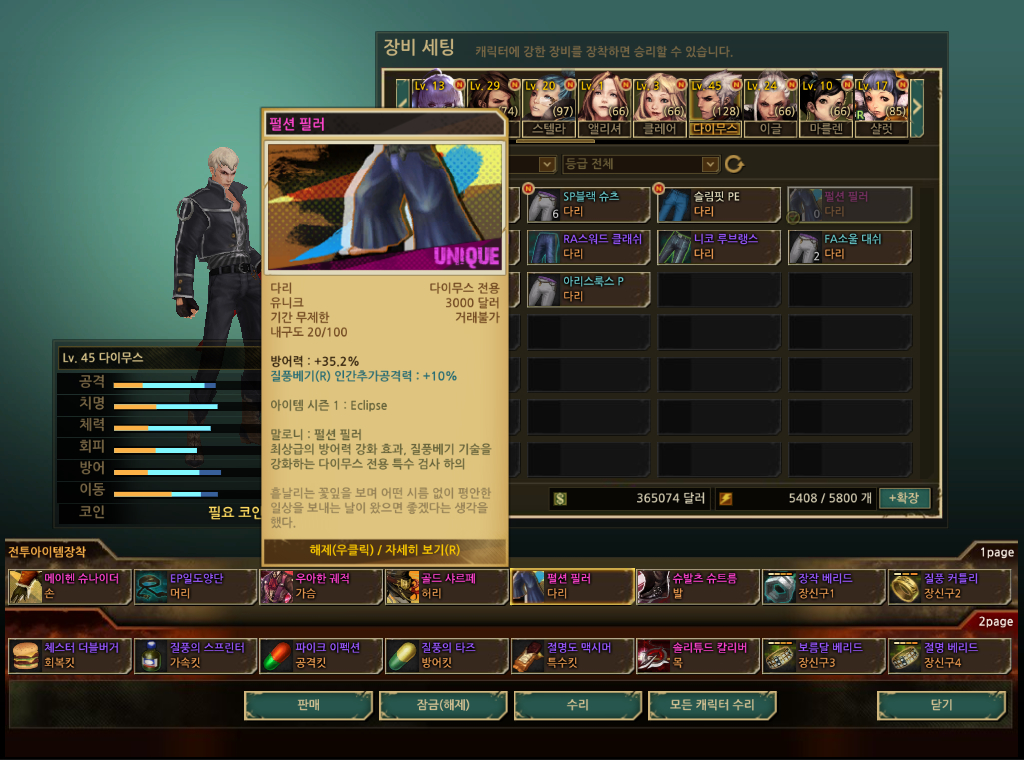Open the 등급 전체 grade filter dropdown

[x=640, y=164]
